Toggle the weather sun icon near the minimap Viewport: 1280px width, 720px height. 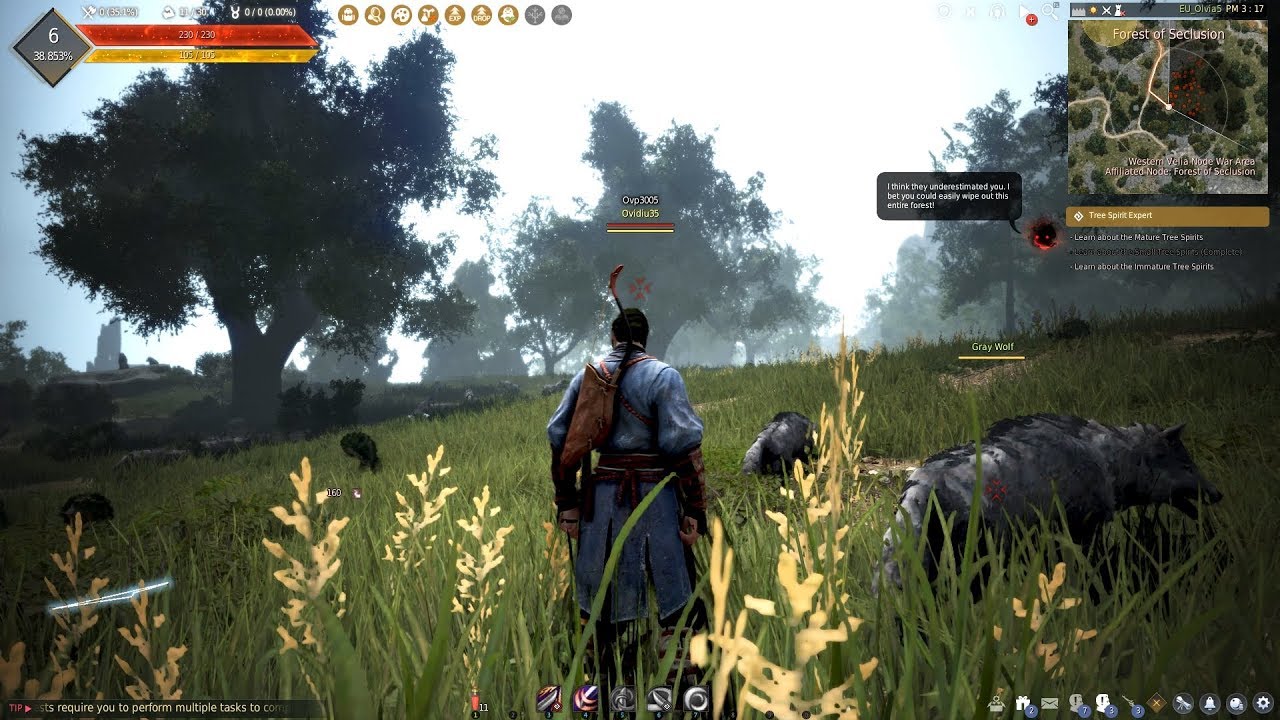[1093, 11]
